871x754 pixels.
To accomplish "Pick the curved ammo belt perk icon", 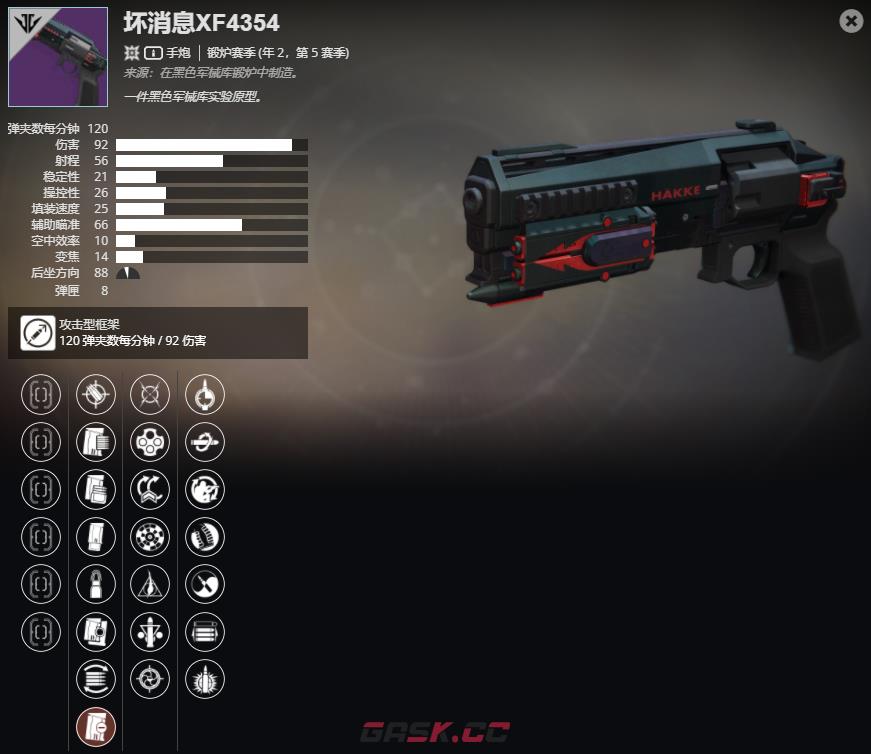I will (205, 537).
